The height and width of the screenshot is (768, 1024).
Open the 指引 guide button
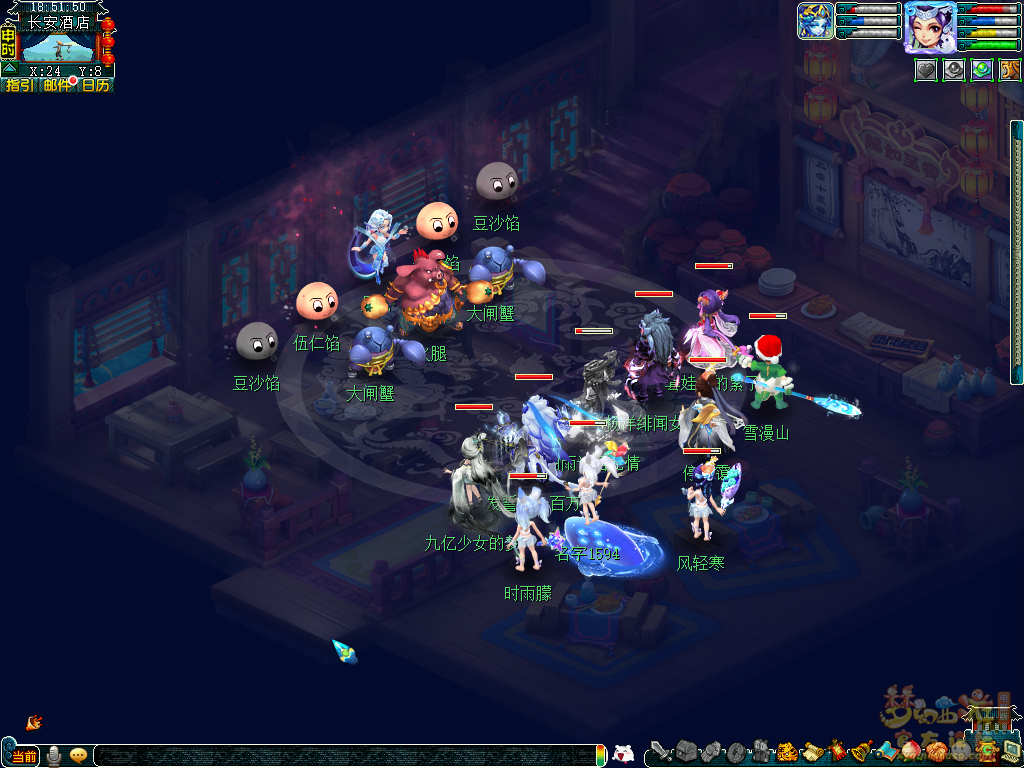19,86
